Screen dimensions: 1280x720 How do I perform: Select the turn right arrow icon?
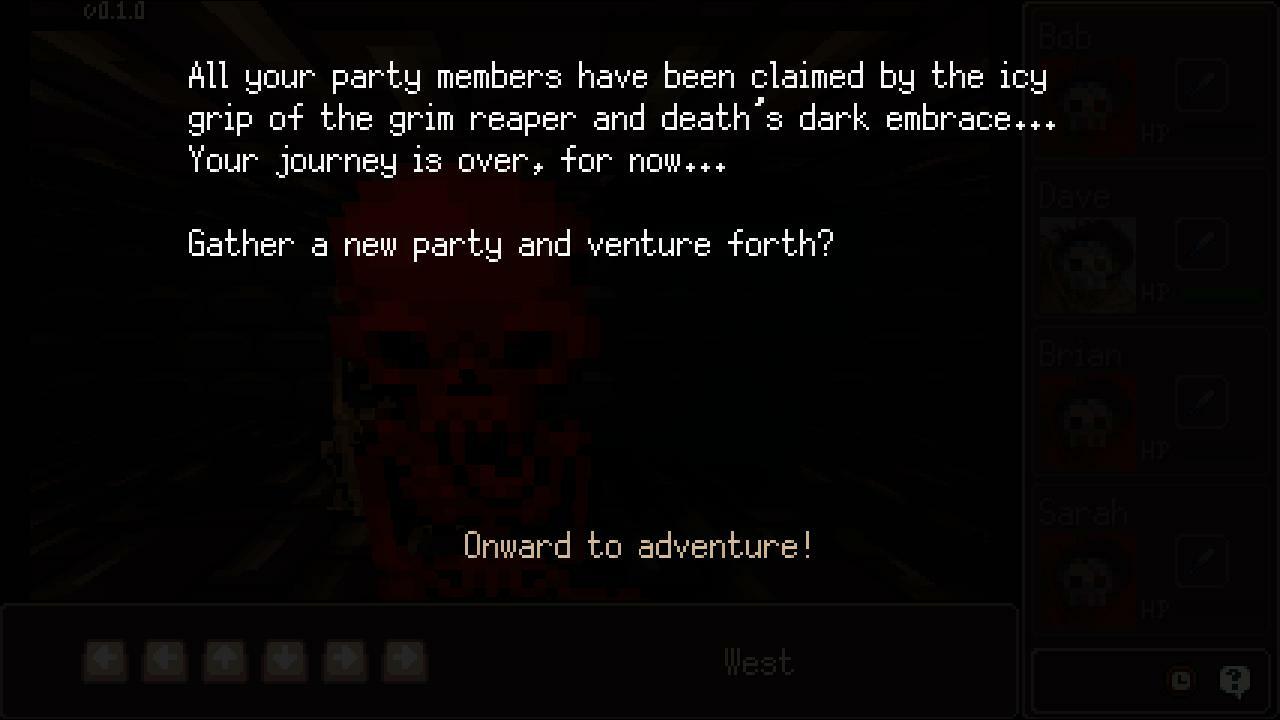(405, 660)
